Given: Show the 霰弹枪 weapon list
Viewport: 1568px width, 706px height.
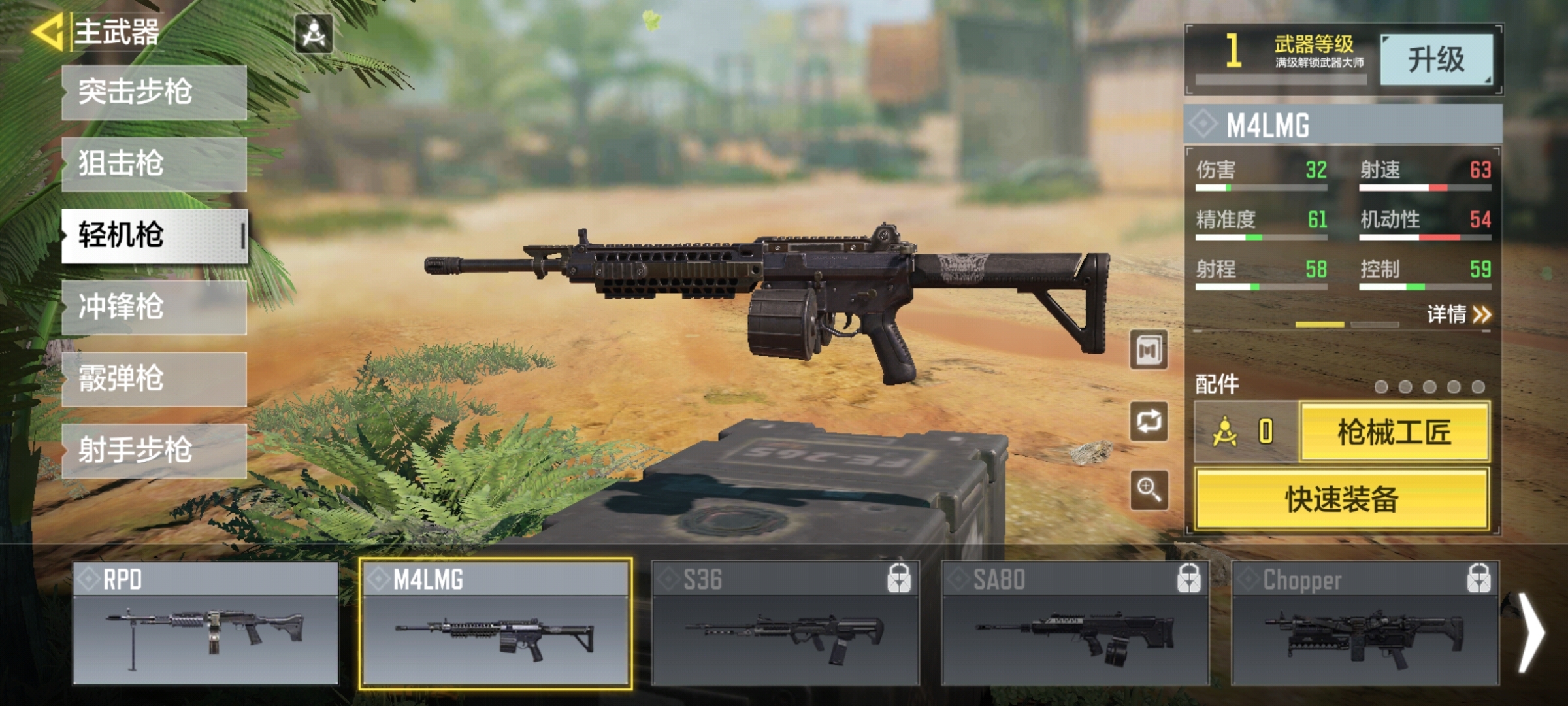Looking at the screenshot, I should coord(154,379).
